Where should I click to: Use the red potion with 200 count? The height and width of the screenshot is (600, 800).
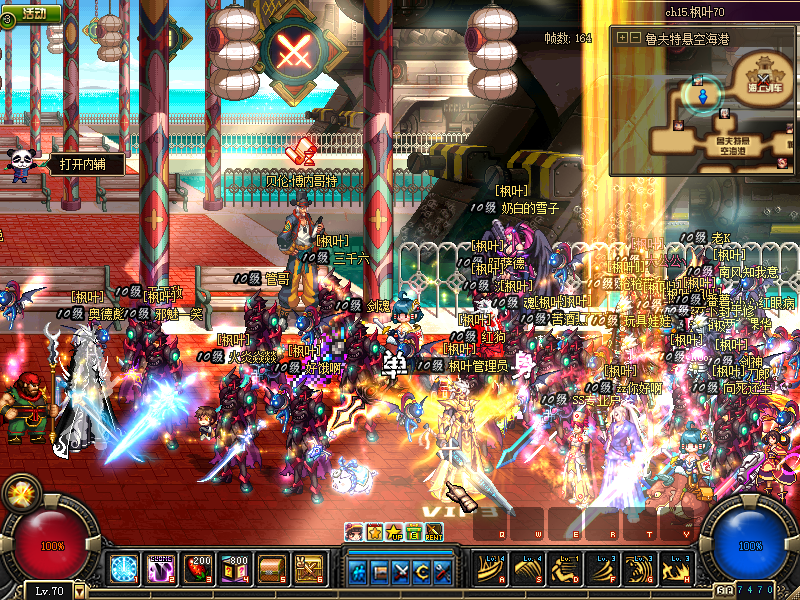(x=196, y=569)
